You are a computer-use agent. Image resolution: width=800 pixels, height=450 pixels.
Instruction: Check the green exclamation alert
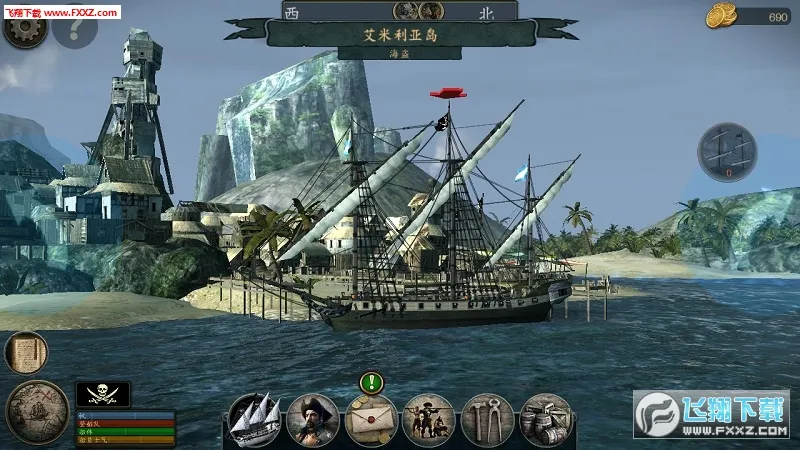click(x=372, y=382)
